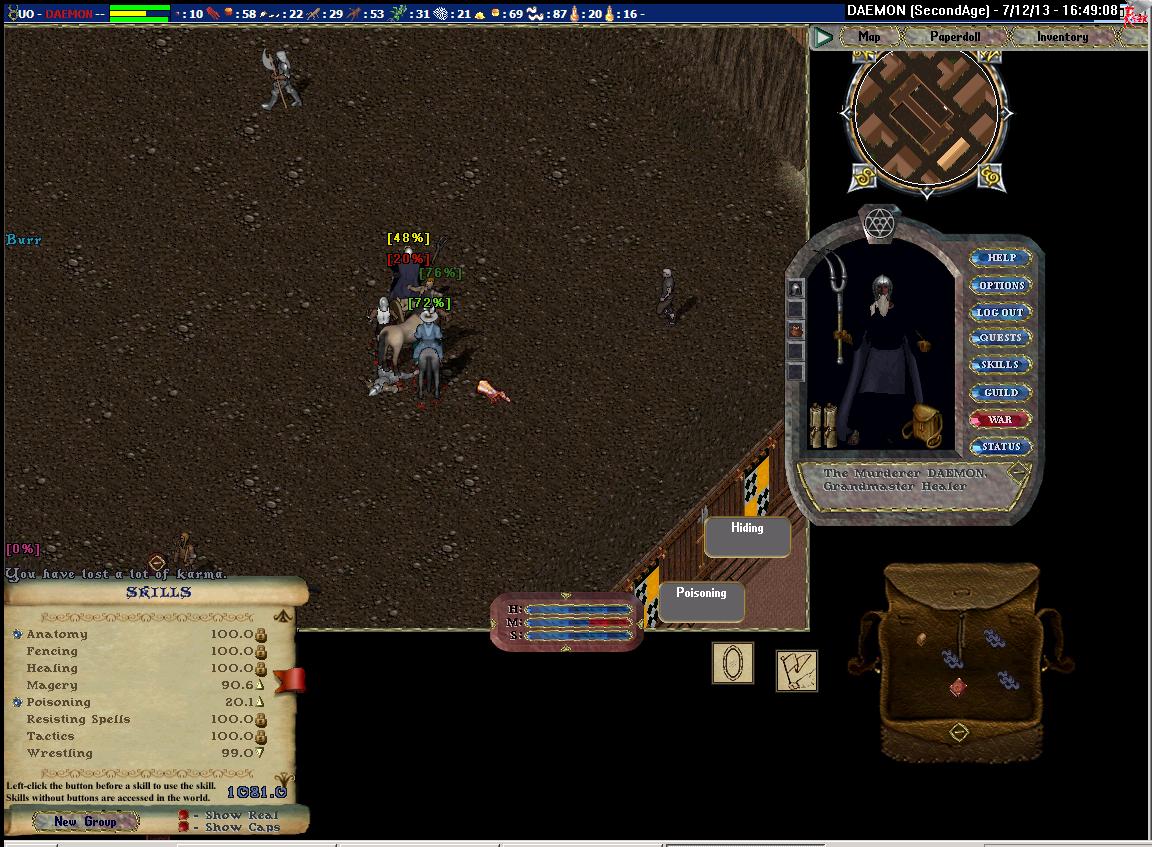Screen dimensions: 1152x847
Task: Use the Poisoning skill button
Action: 701,601
